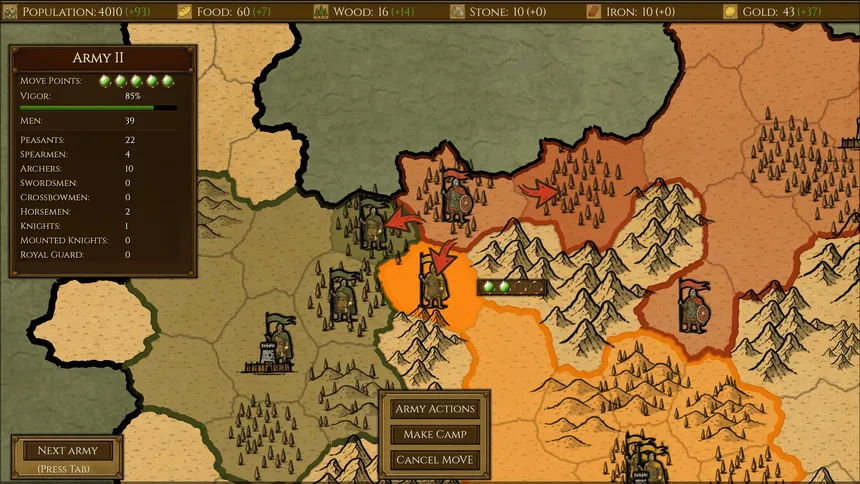The width and height of the screenshot is (860, 484).
Task: Choose the Make Camp button
Action: coord(435,435)
